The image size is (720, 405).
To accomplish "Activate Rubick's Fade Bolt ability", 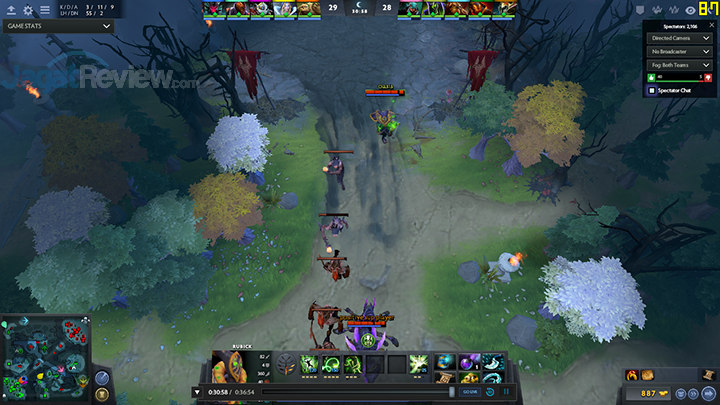I will (331, 365).
